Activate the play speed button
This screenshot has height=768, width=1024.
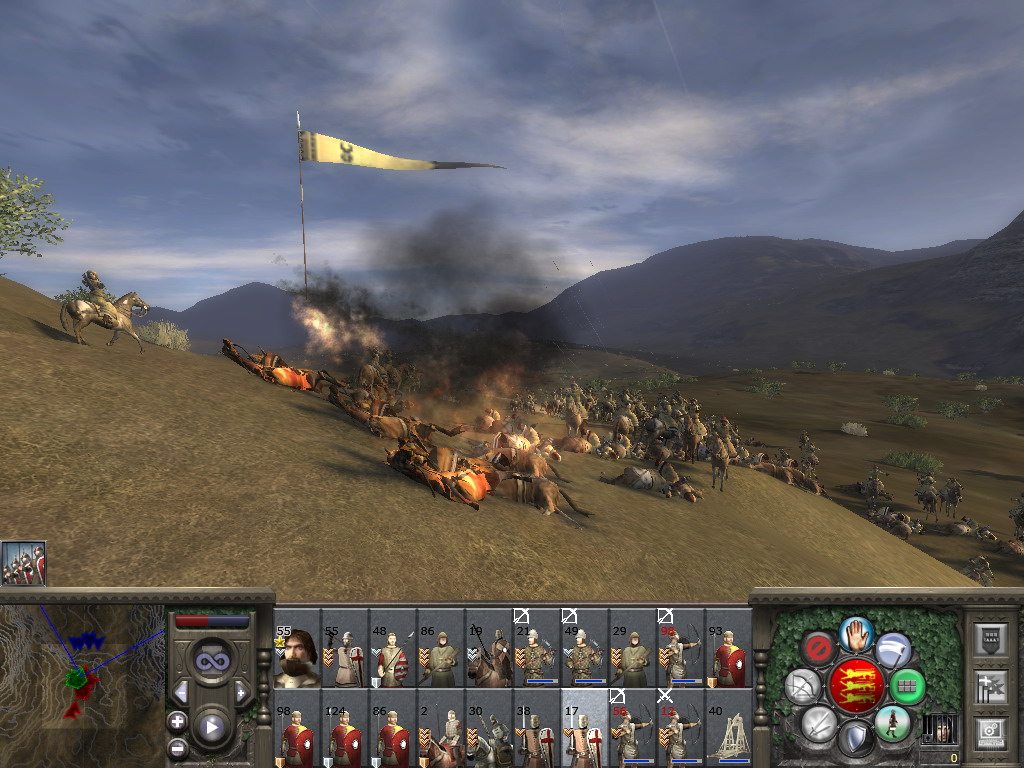211,726
